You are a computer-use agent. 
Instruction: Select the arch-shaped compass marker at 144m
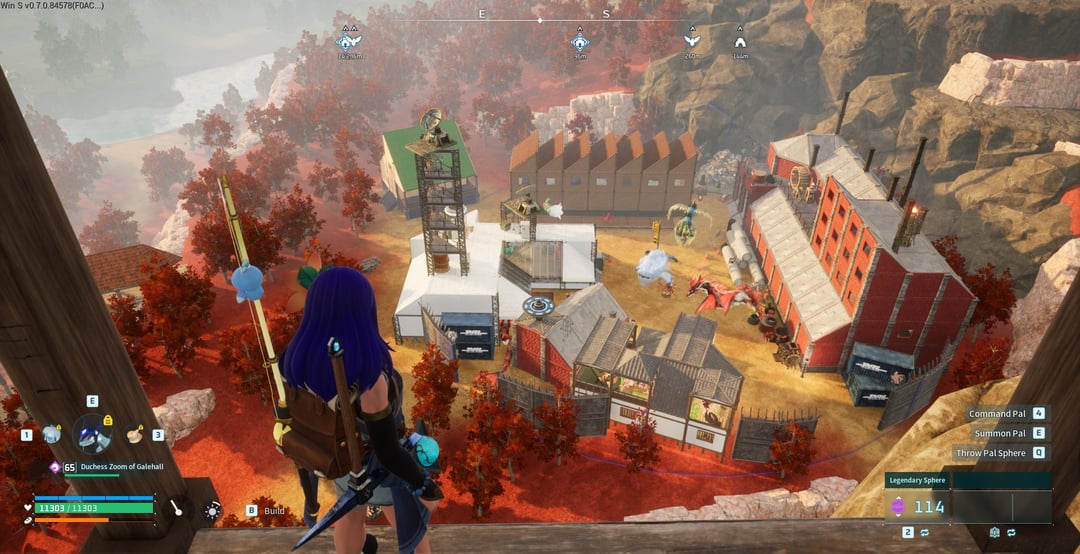pyautogui.click(x=740, y=41)
